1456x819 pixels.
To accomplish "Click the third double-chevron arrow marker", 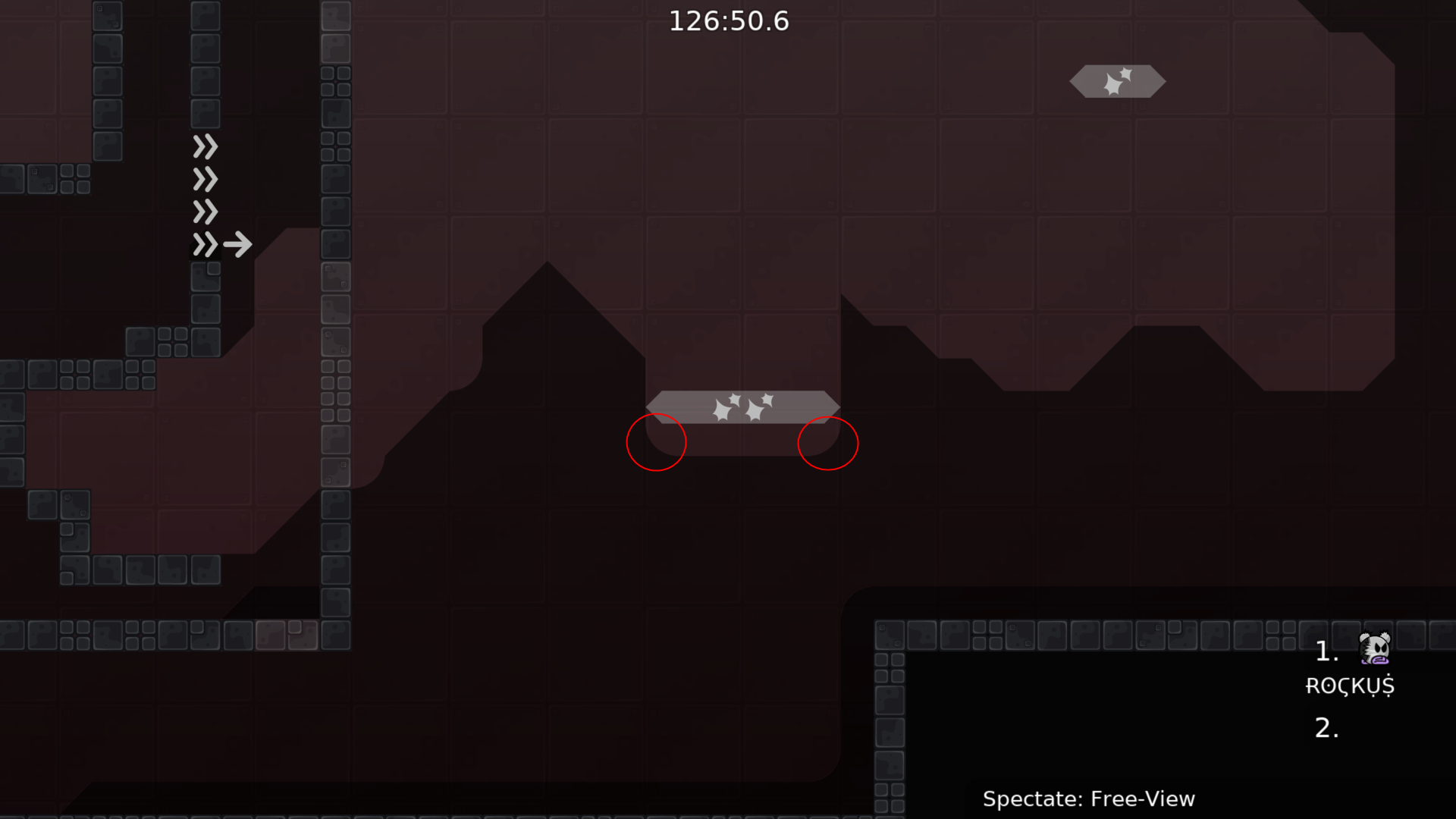I will click(x=204, y=212).
